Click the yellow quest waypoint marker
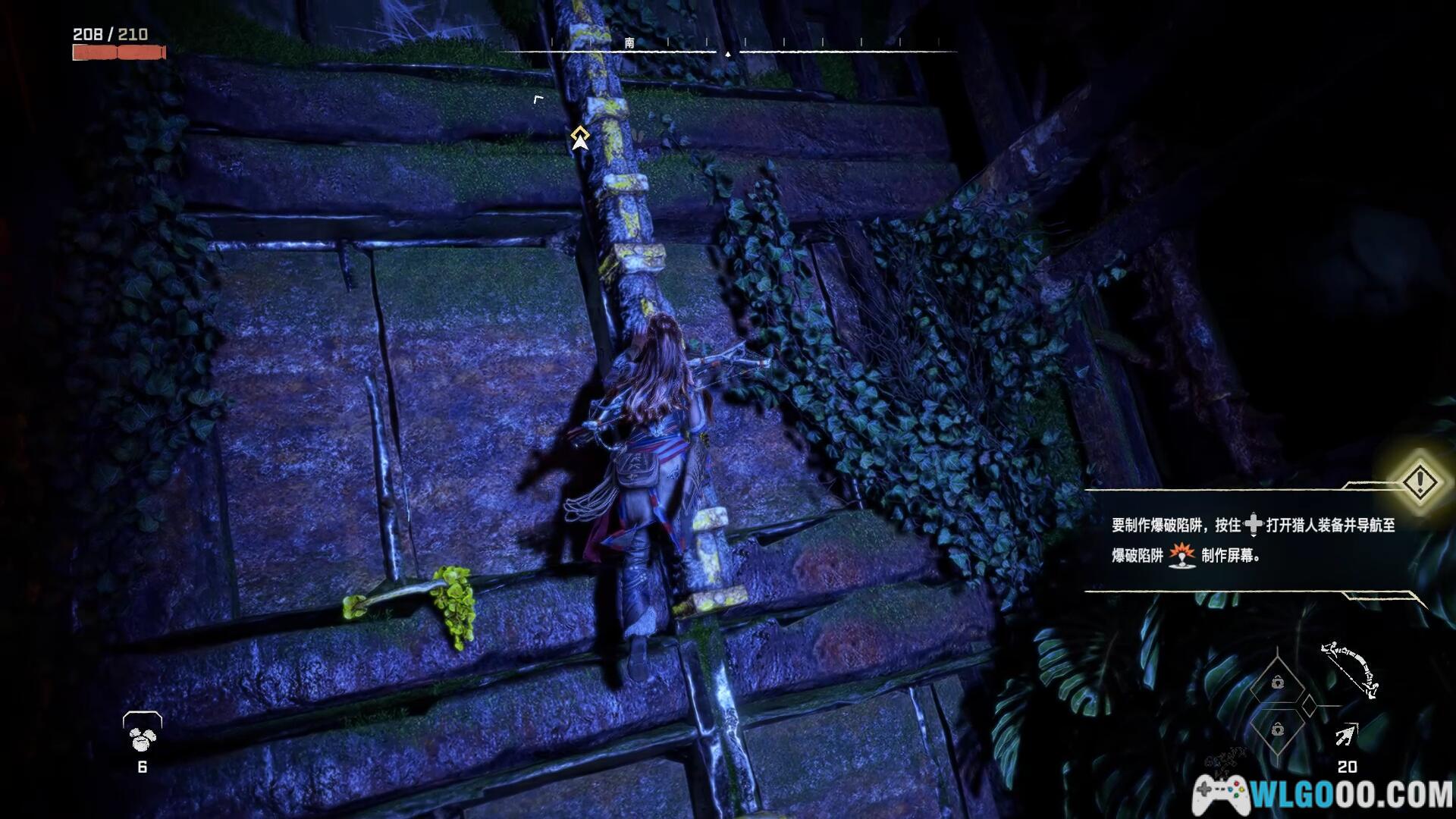 click(580, 138)
